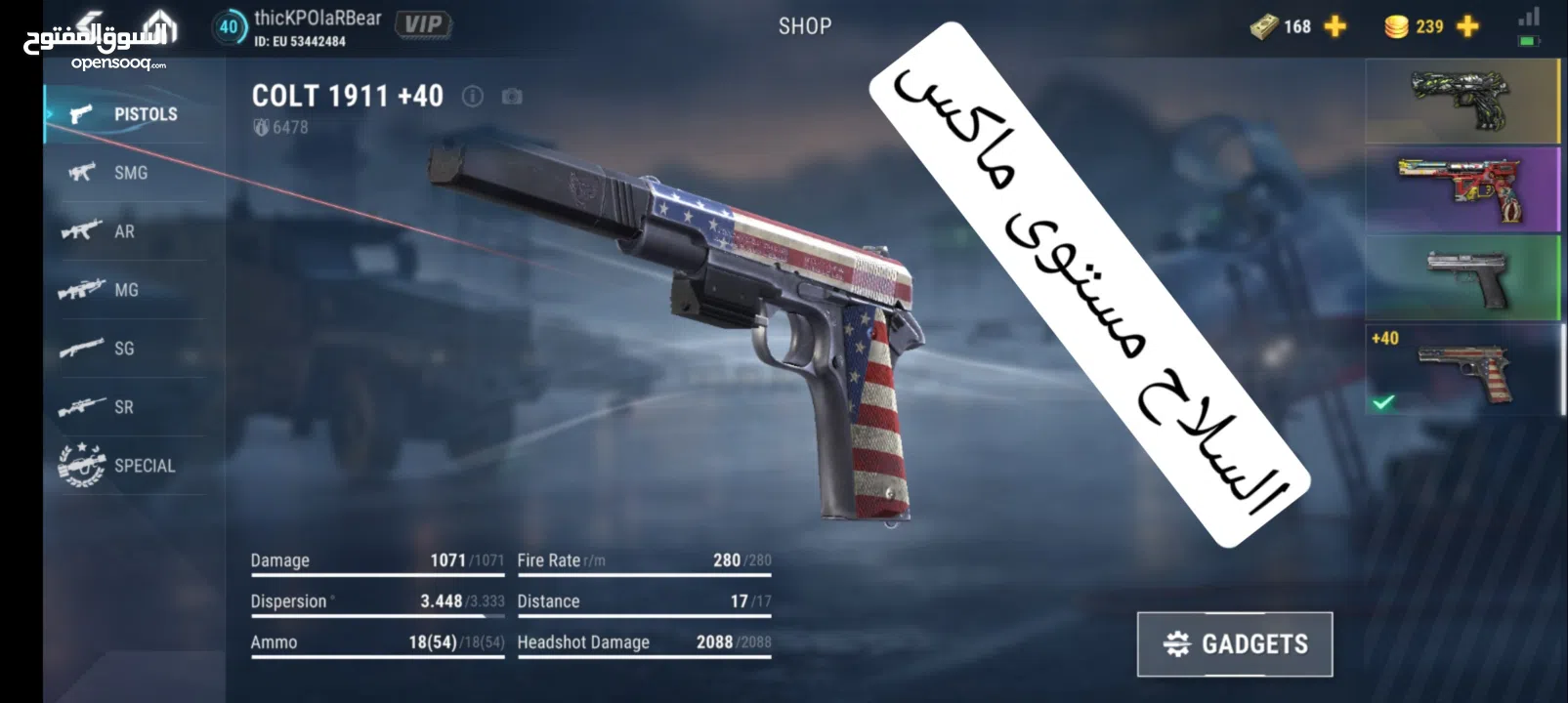This screenshot has height=703, width=1568.
Task: Switch to the SHOP screen
Action: click(x=803, y=26)
